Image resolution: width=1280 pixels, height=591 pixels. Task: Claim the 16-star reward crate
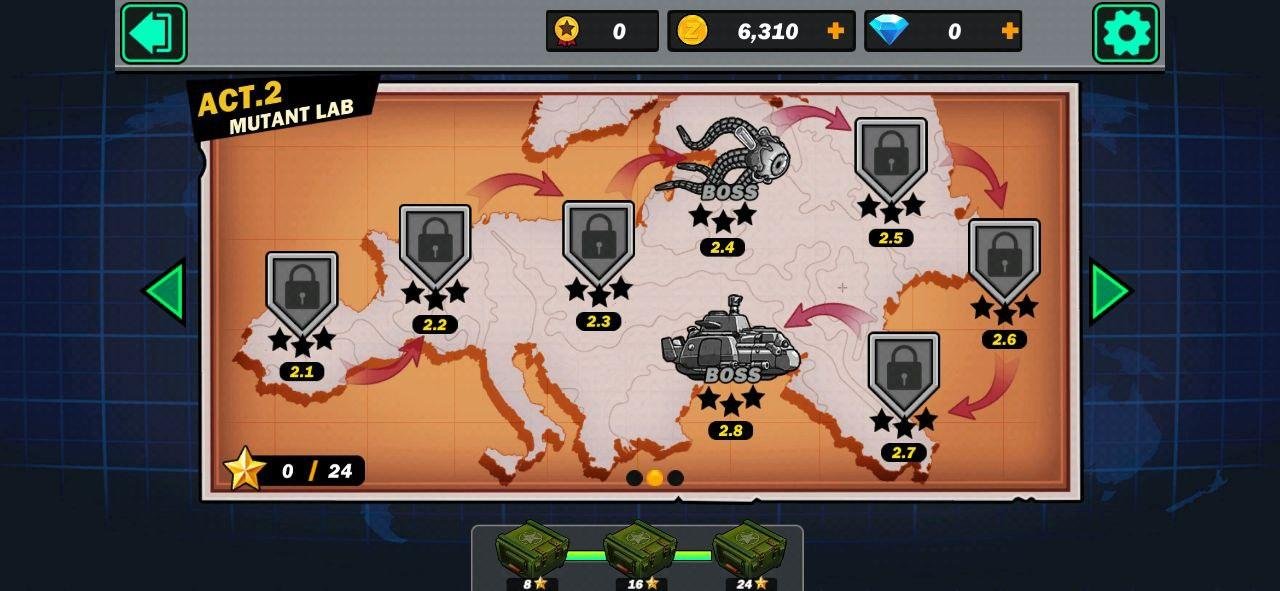click(640, 549)
